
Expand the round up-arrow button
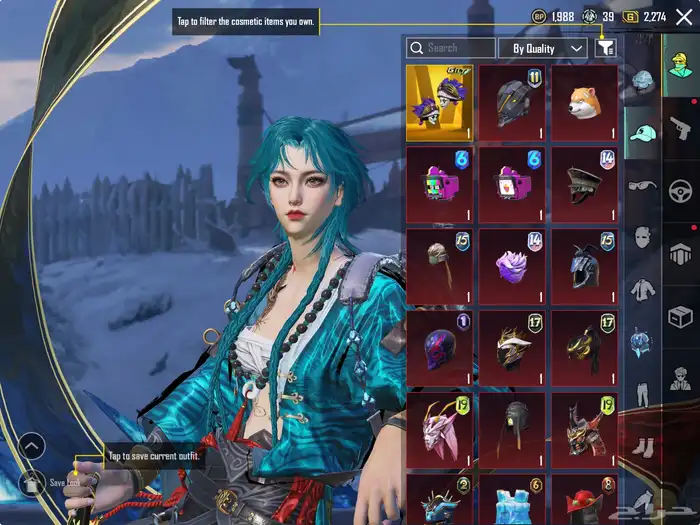pos(32,446)
